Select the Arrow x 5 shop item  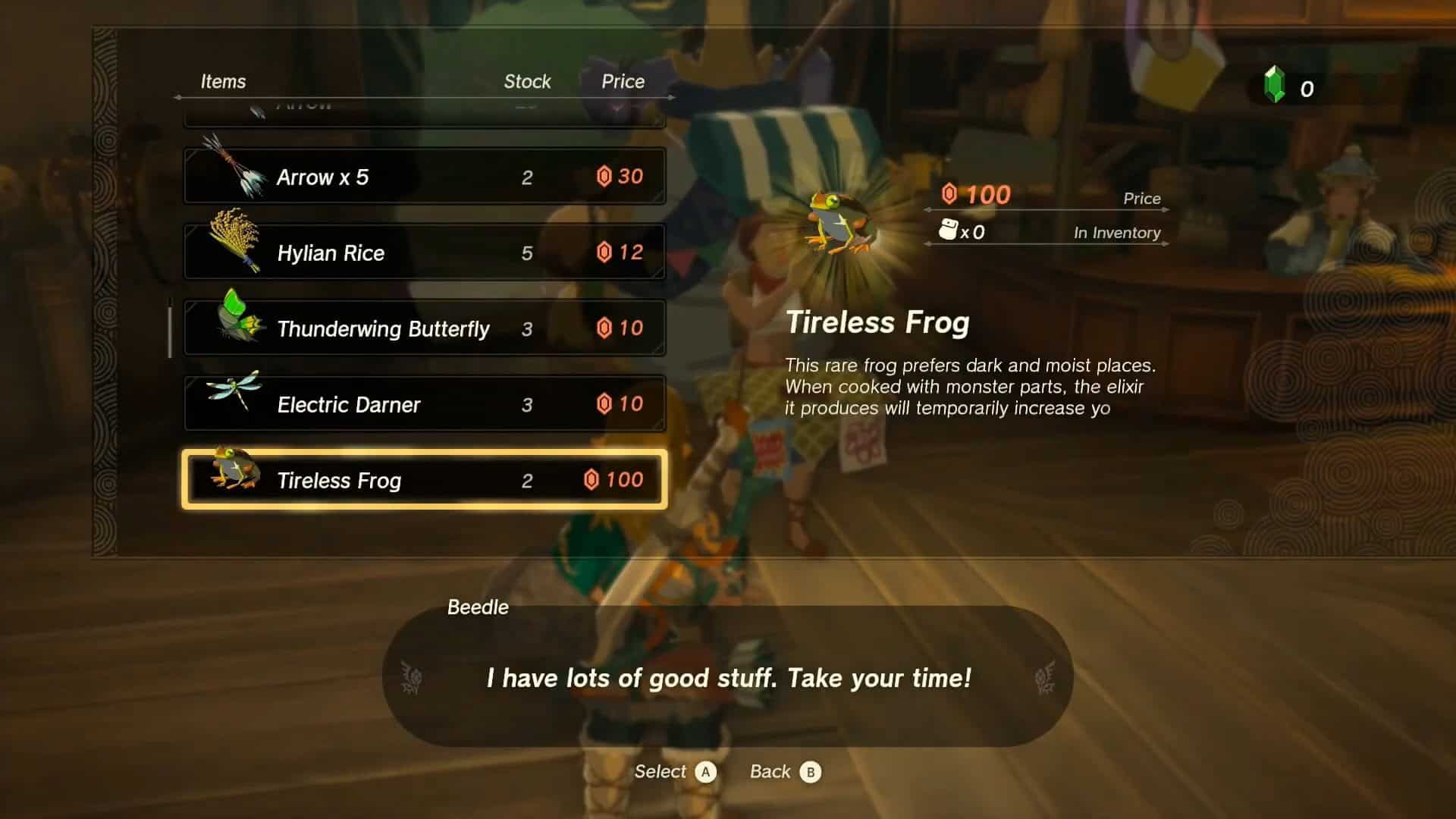(425, 176)
